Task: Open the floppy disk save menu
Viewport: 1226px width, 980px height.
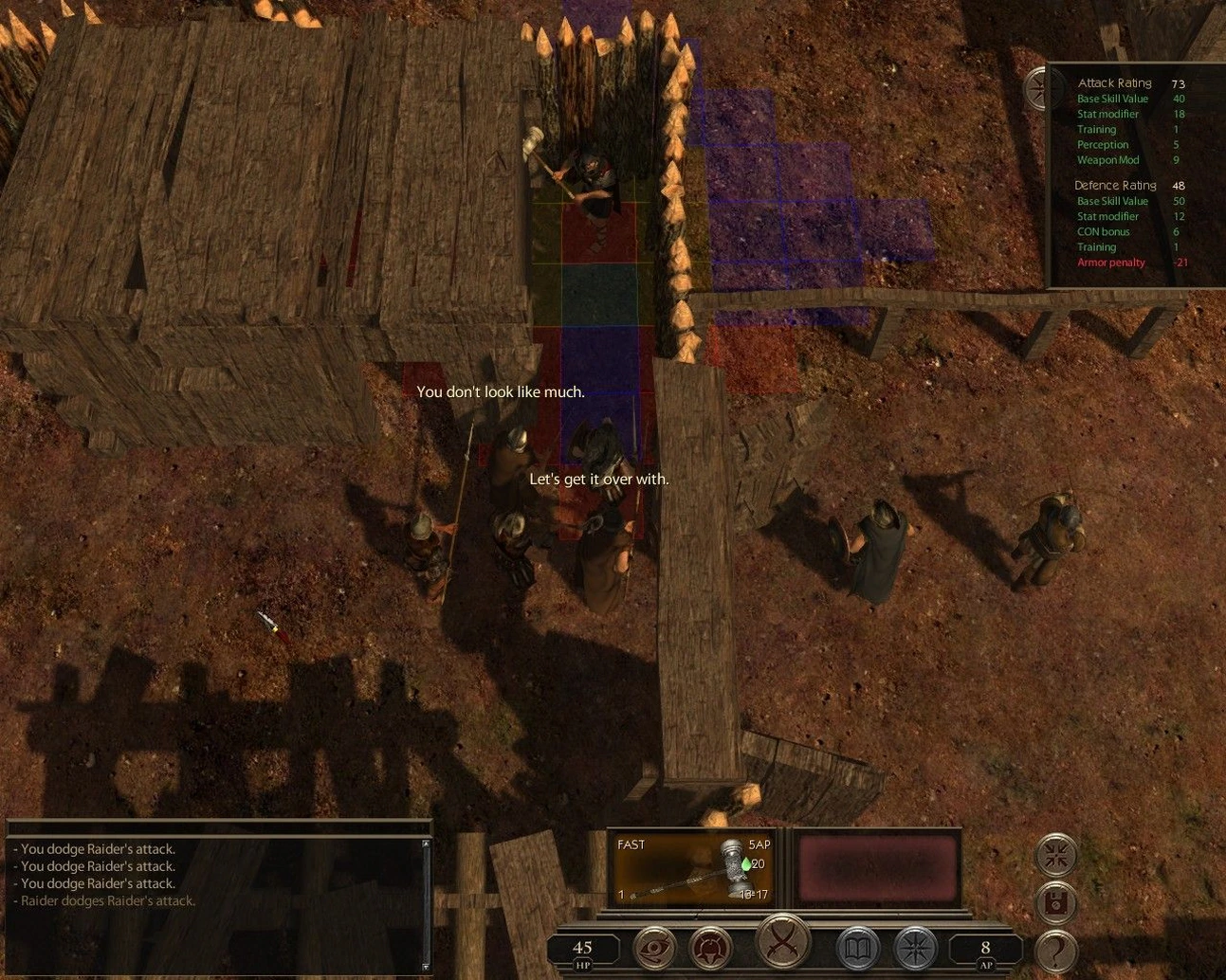Action: pyautogui.click(x=1055, y=902)
